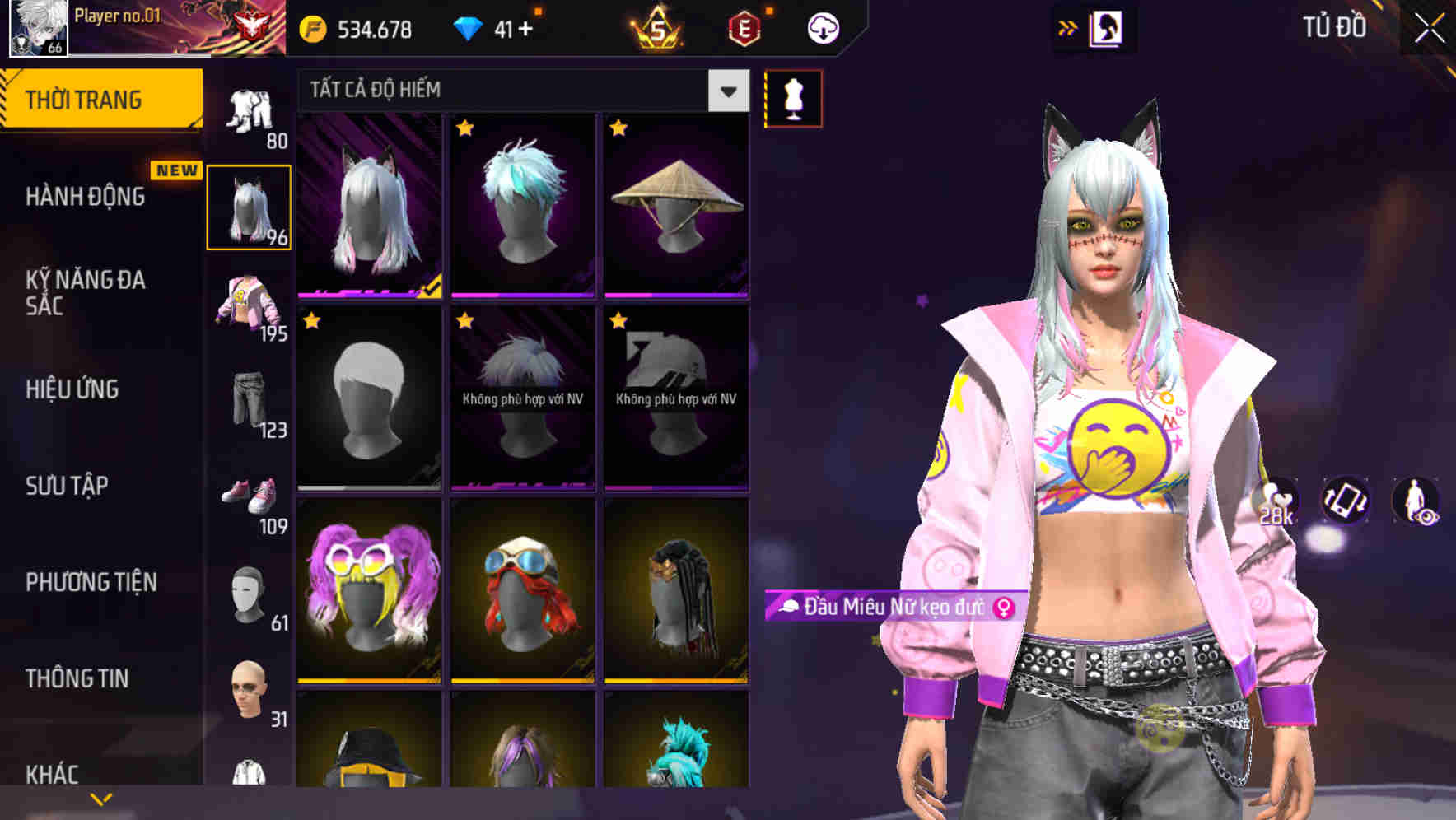1456x820 pixels.
Task: Click the 28k likes heart icon
Action: (1275, 501)
